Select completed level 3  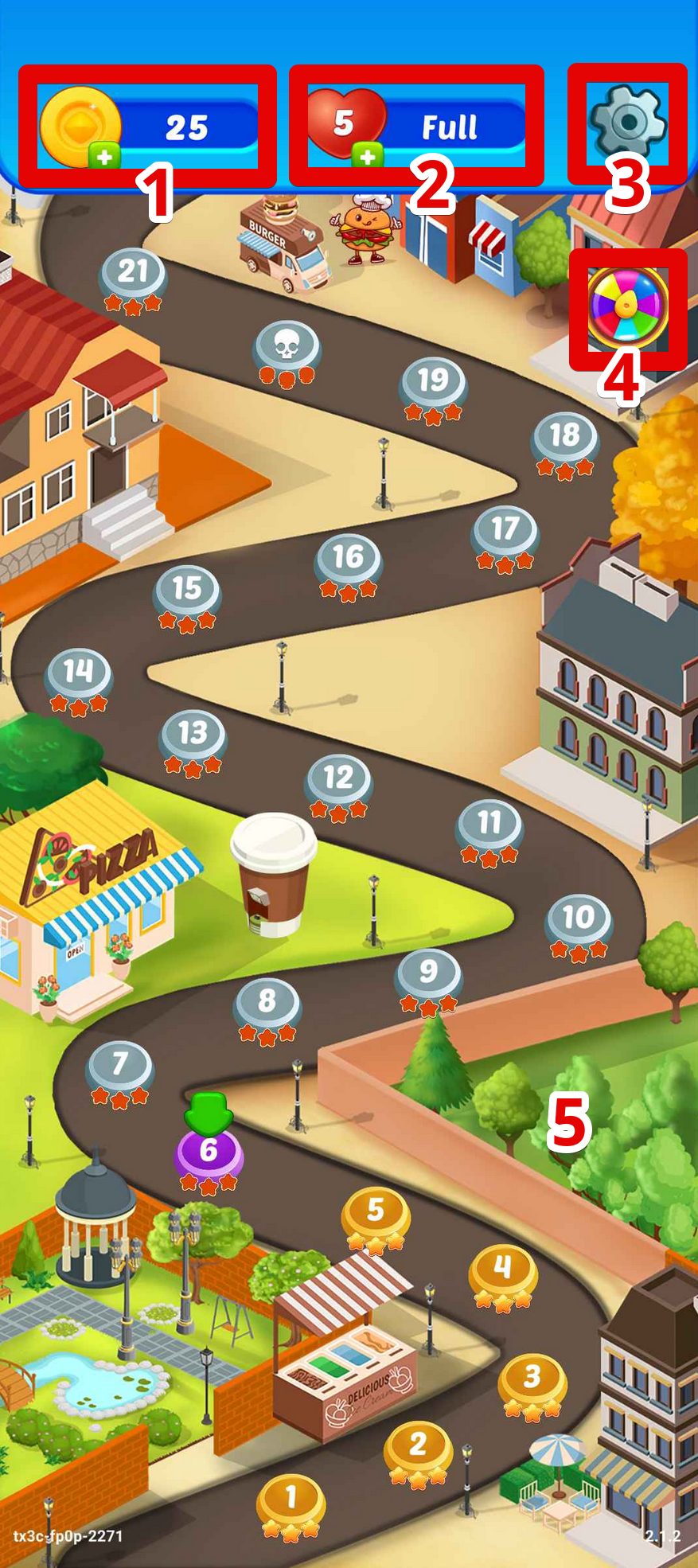(532, 1377)
